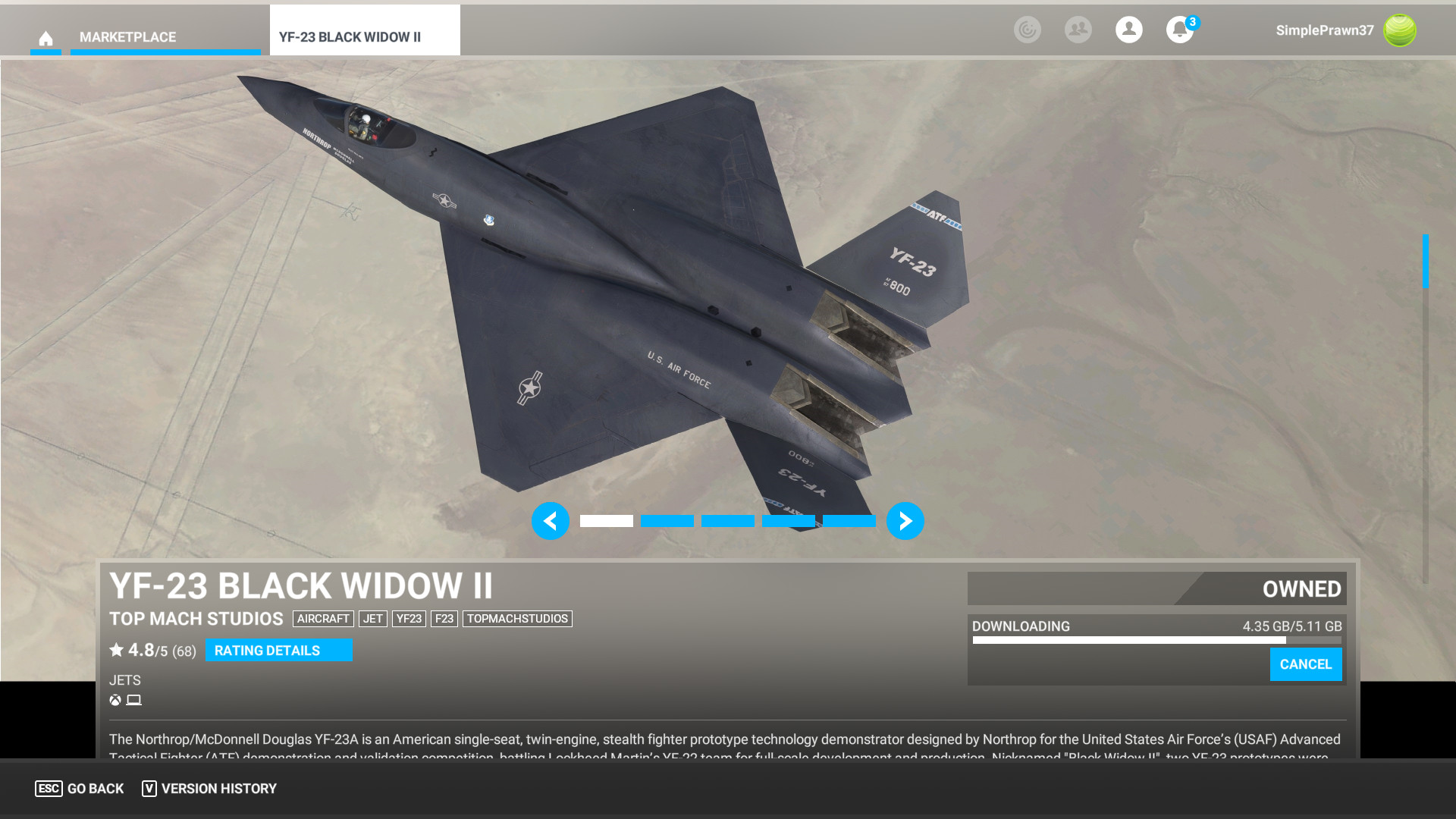The image size is (1456, 819).
Task: Choose the YF23 tag
Action: tap(409, 619)
